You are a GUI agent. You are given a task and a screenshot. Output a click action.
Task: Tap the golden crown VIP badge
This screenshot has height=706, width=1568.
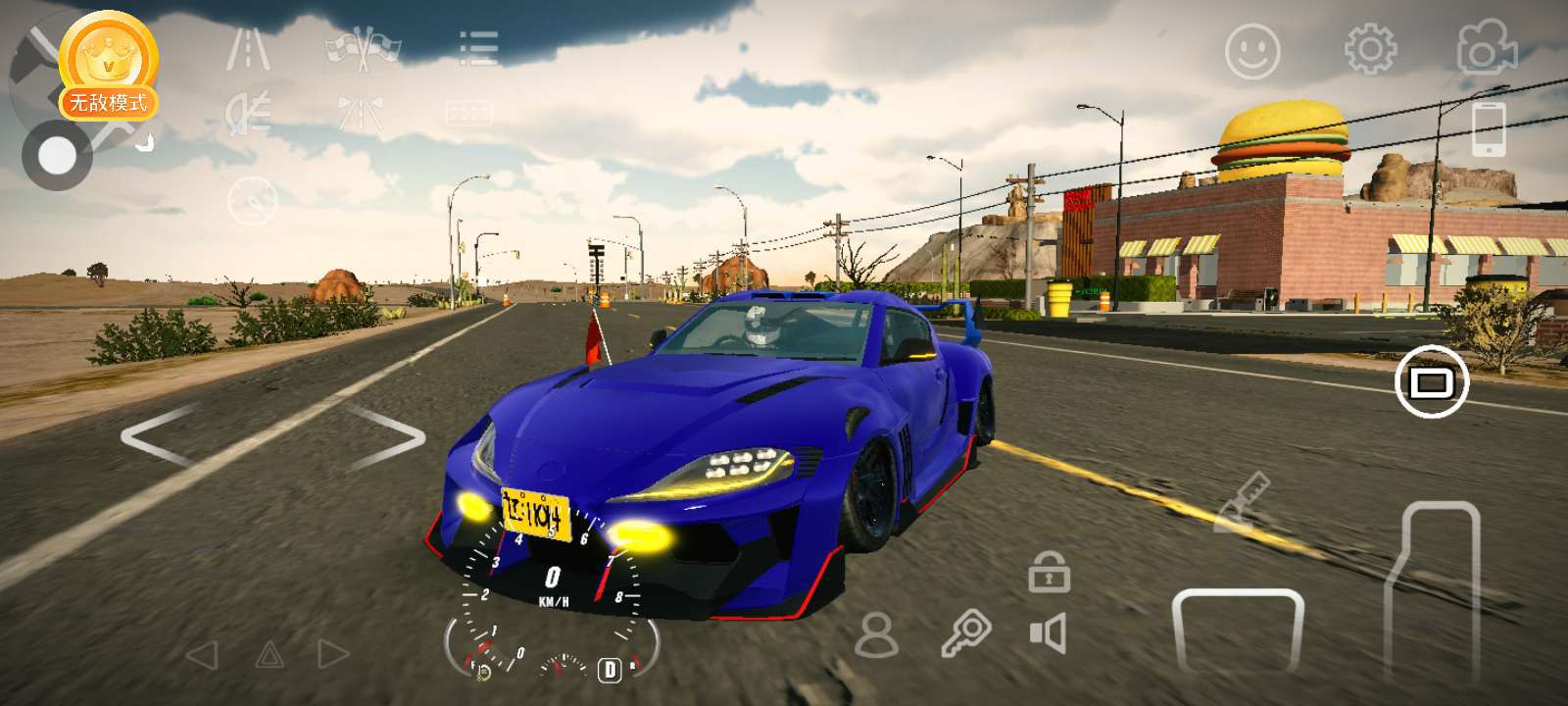(x=107, y=59)
